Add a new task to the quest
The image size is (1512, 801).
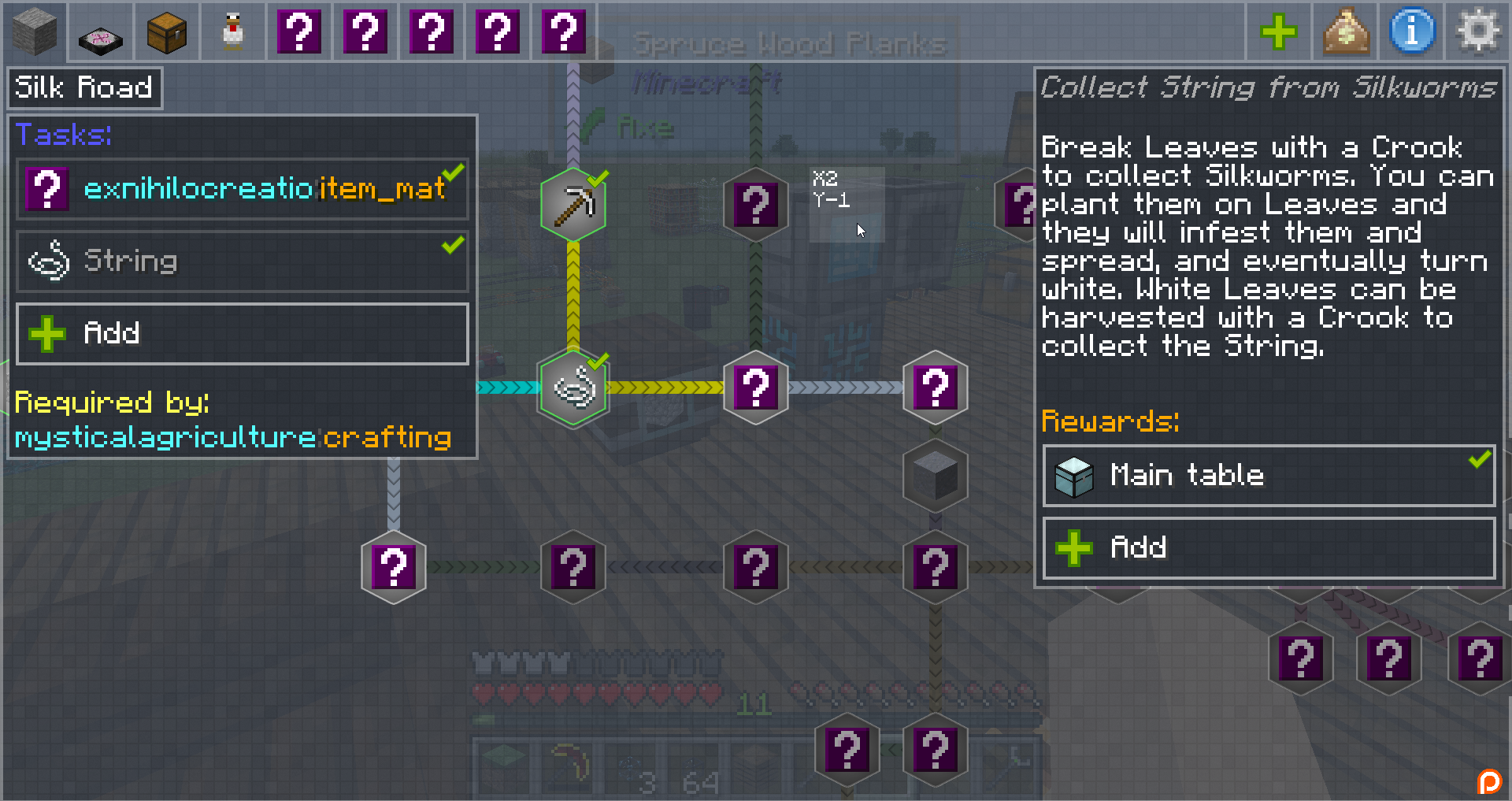tap(243, 333)
